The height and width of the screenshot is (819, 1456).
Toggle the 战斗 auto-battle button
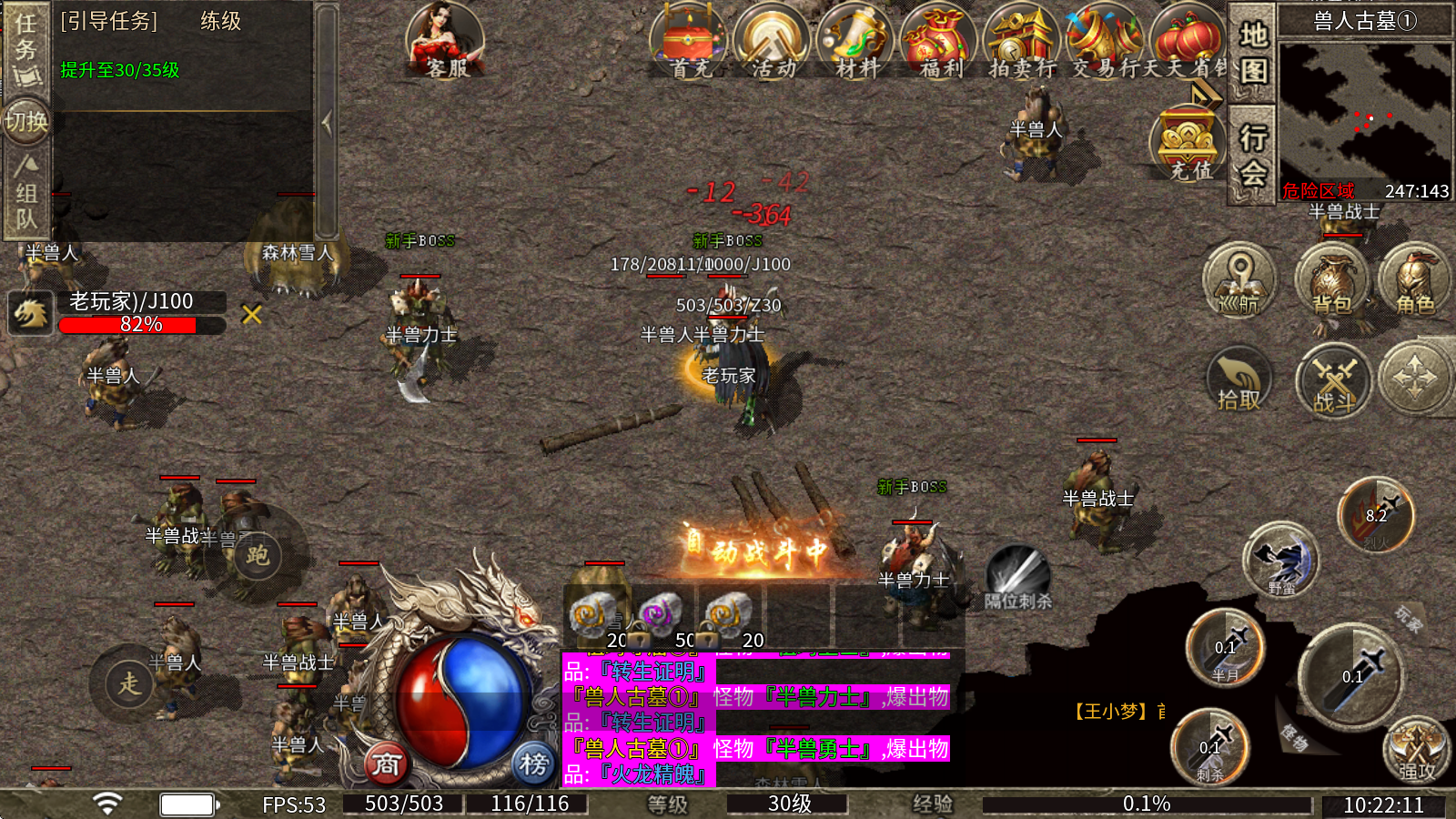coord(1334,379)
